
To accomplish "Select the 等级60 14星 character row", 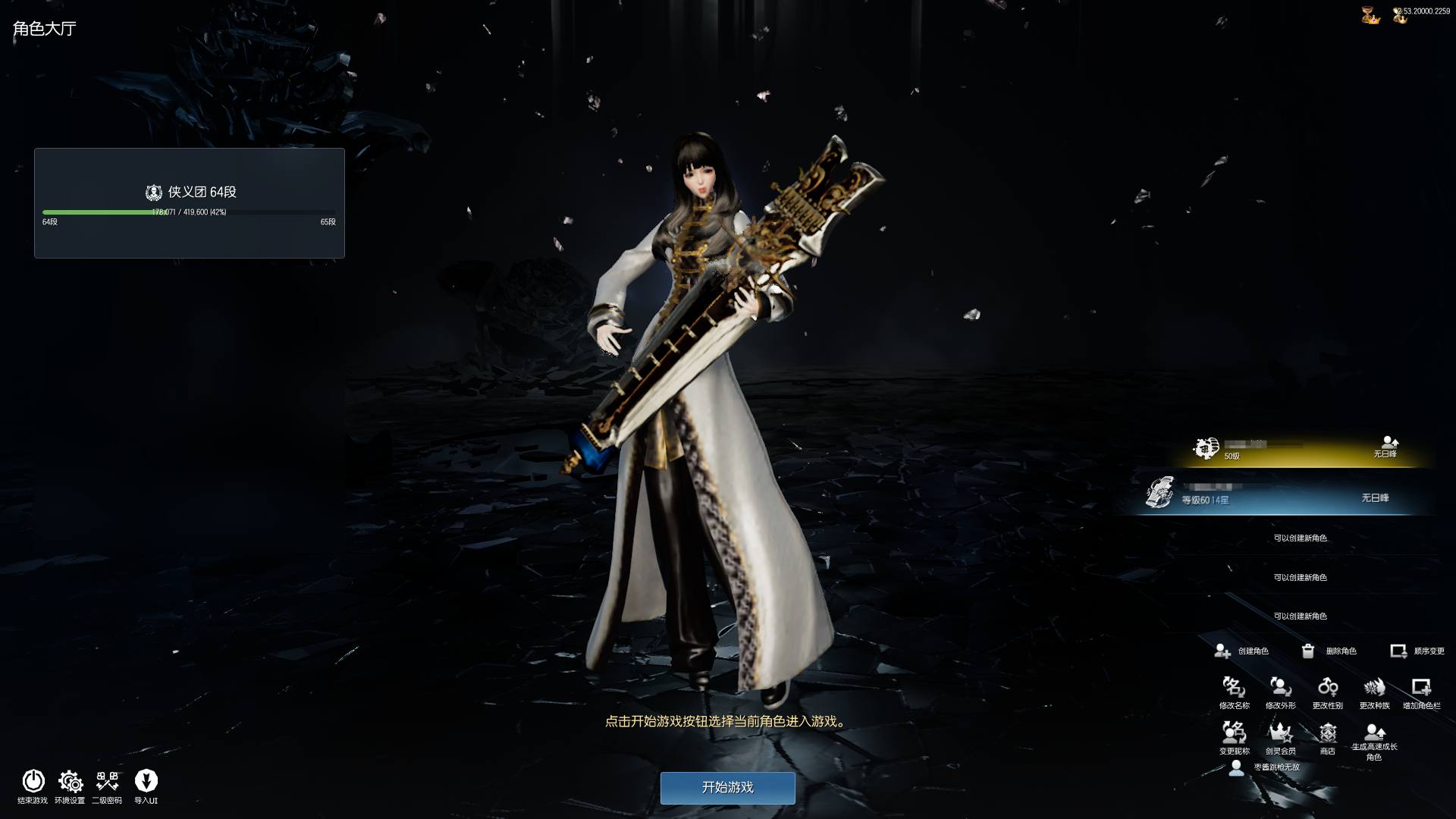I will (1282, 495).
